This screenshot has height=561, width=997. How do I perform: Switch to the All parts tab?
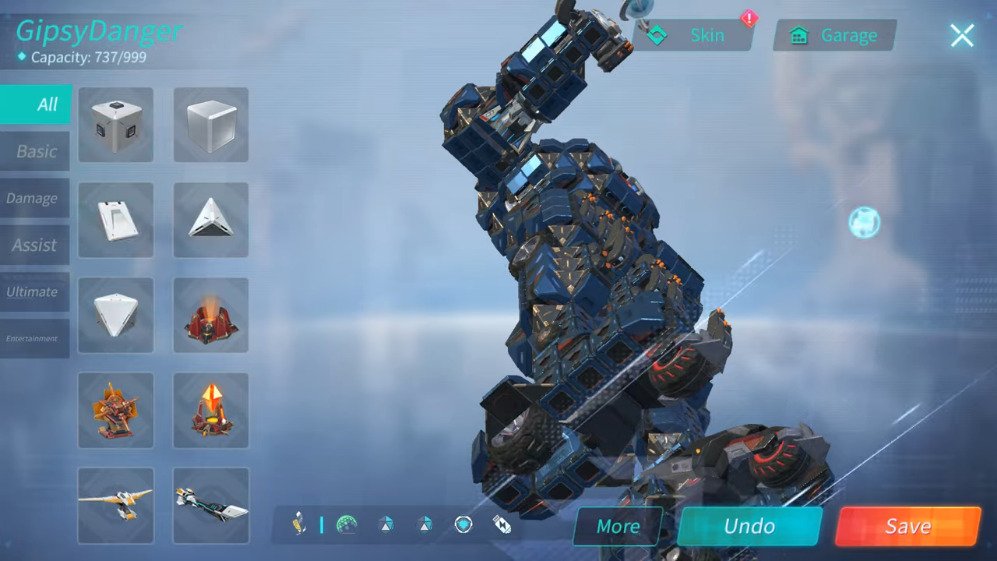tap(36, 105)
